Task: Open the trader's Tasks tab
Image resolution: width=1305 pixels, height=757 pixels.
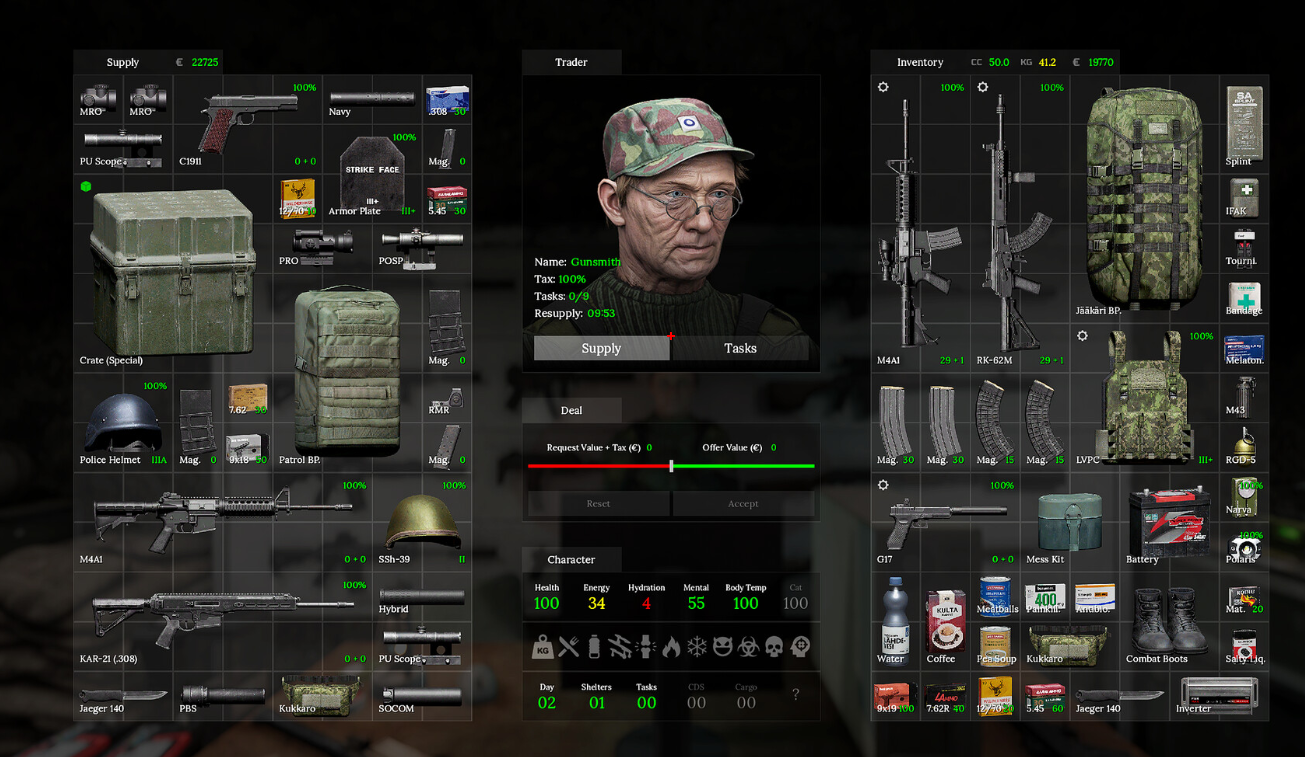Action: [740, 348]
